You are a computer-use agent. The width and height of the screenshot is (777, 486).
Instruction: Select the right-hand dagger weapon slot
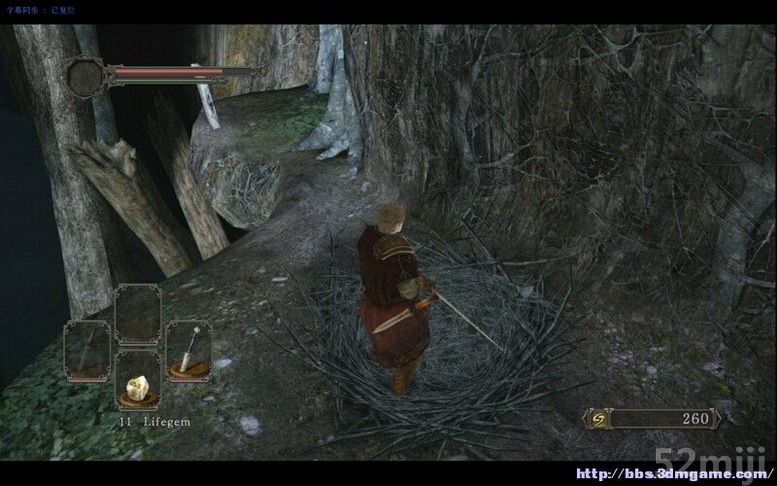(187, 350)
